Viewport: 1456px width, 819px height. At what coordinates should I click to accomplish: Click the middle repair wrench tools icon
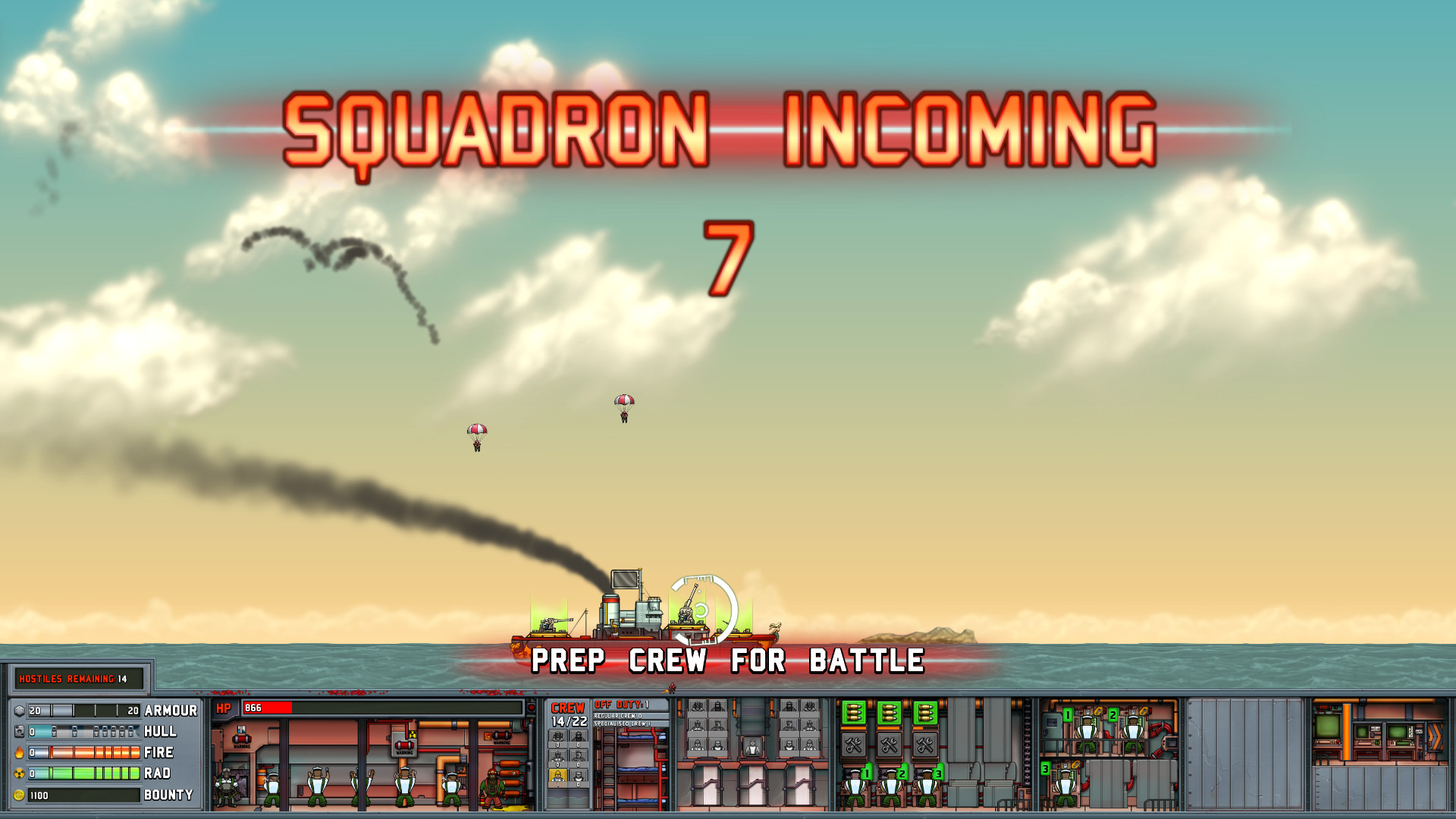889,744
